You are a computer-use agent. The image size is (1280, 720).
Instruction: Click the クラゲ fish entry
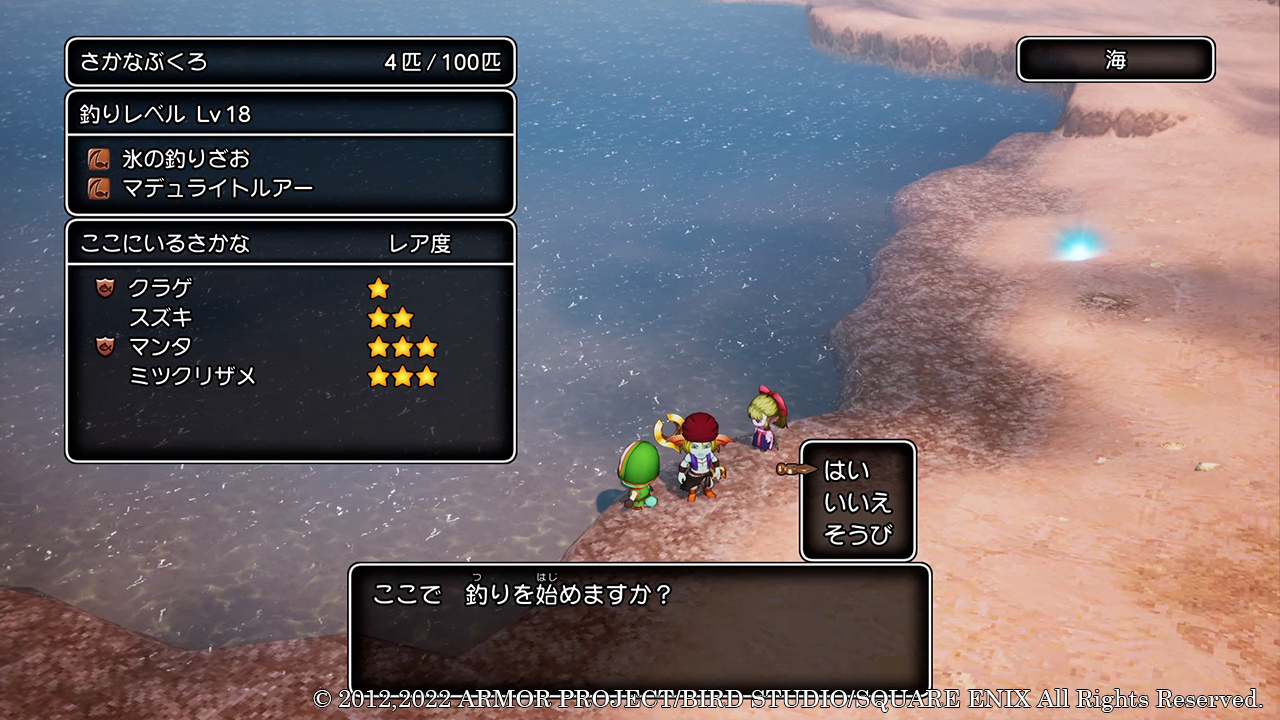160,289
